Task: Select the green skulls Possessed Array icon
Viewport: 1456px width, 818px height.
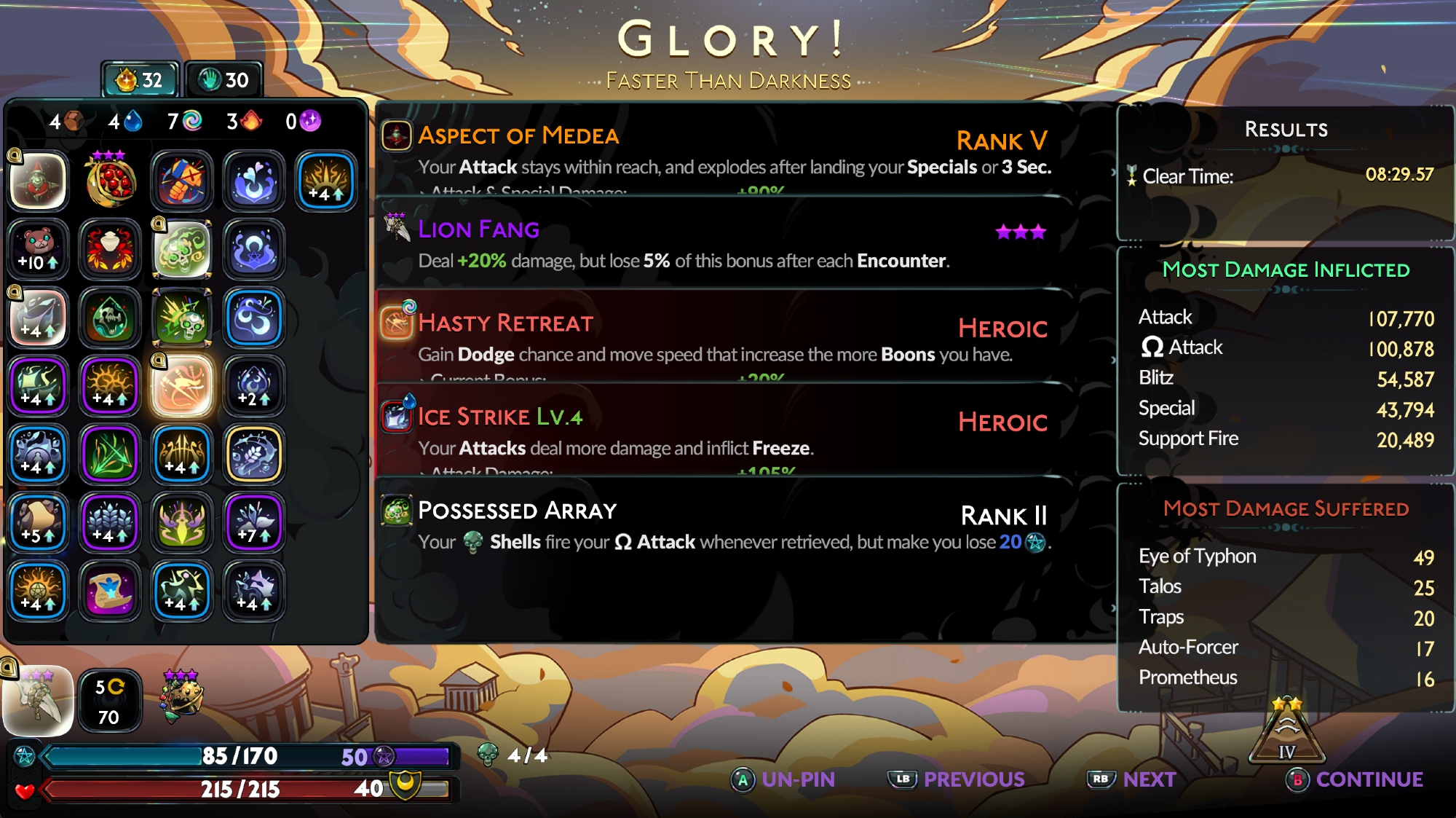Action: point(182,249)
